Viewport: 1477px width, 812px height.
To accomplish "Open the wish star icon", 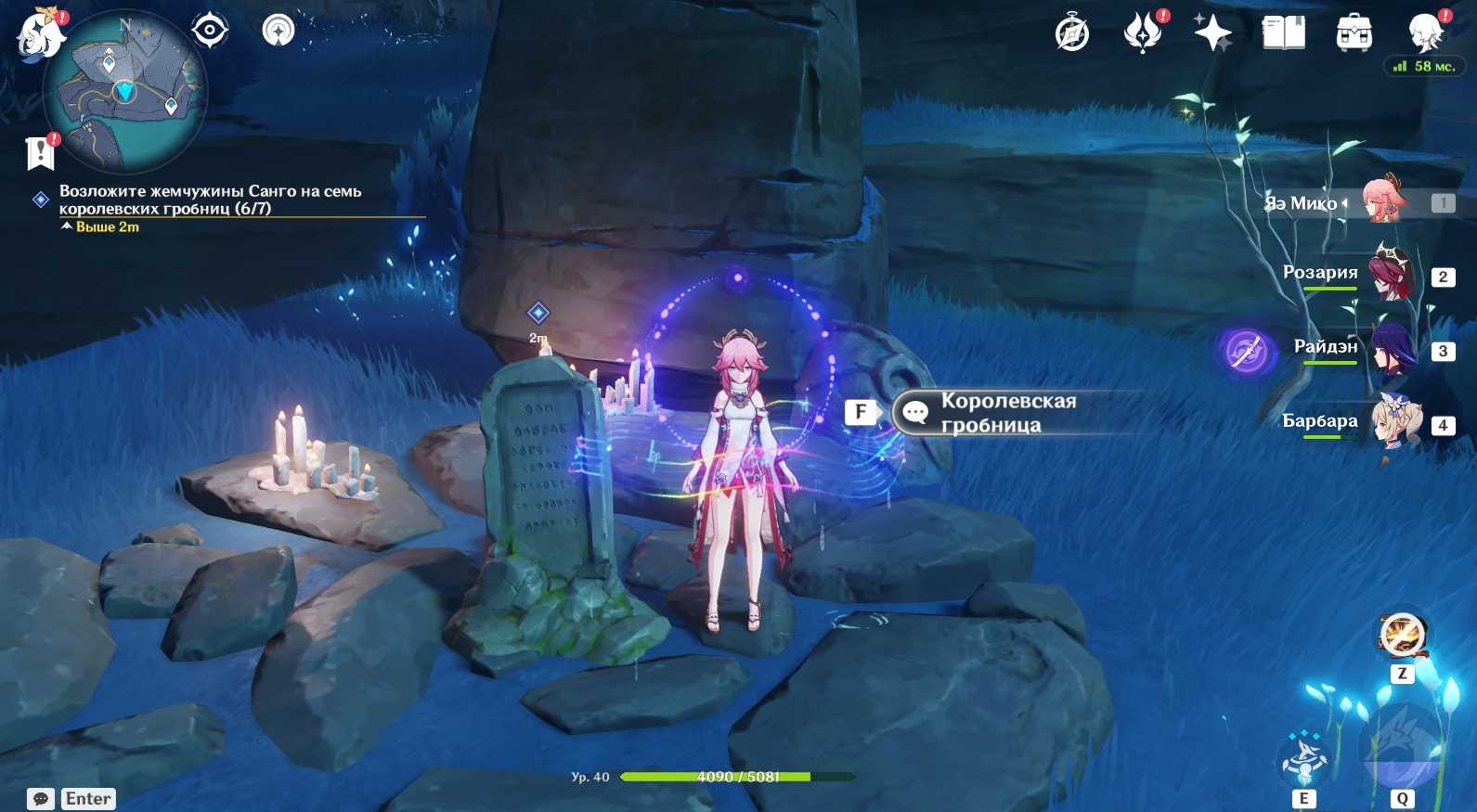I will pos(1212,34).
